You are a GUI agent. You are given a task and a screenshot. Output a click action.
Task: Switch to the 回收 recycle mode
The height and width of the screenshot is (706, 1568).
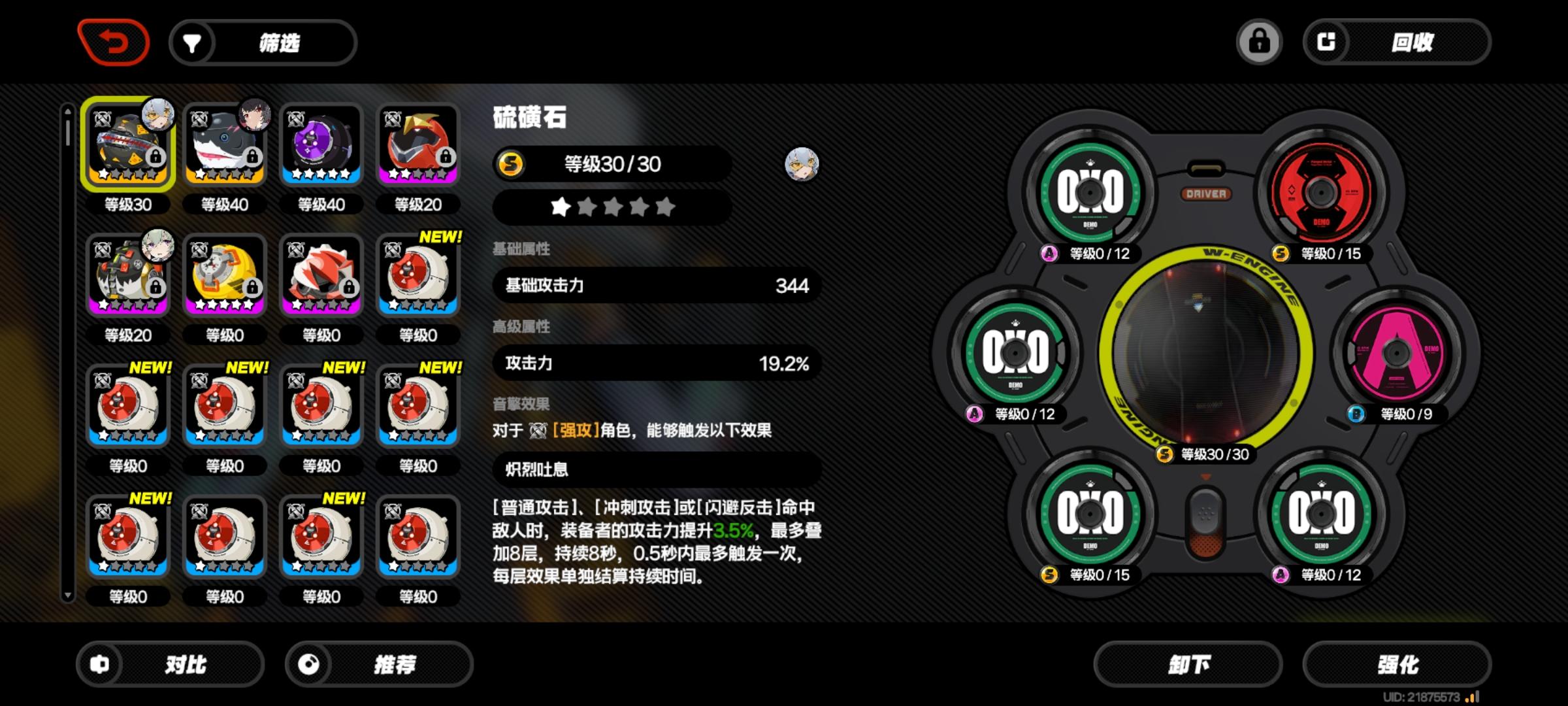point(1411,41)
